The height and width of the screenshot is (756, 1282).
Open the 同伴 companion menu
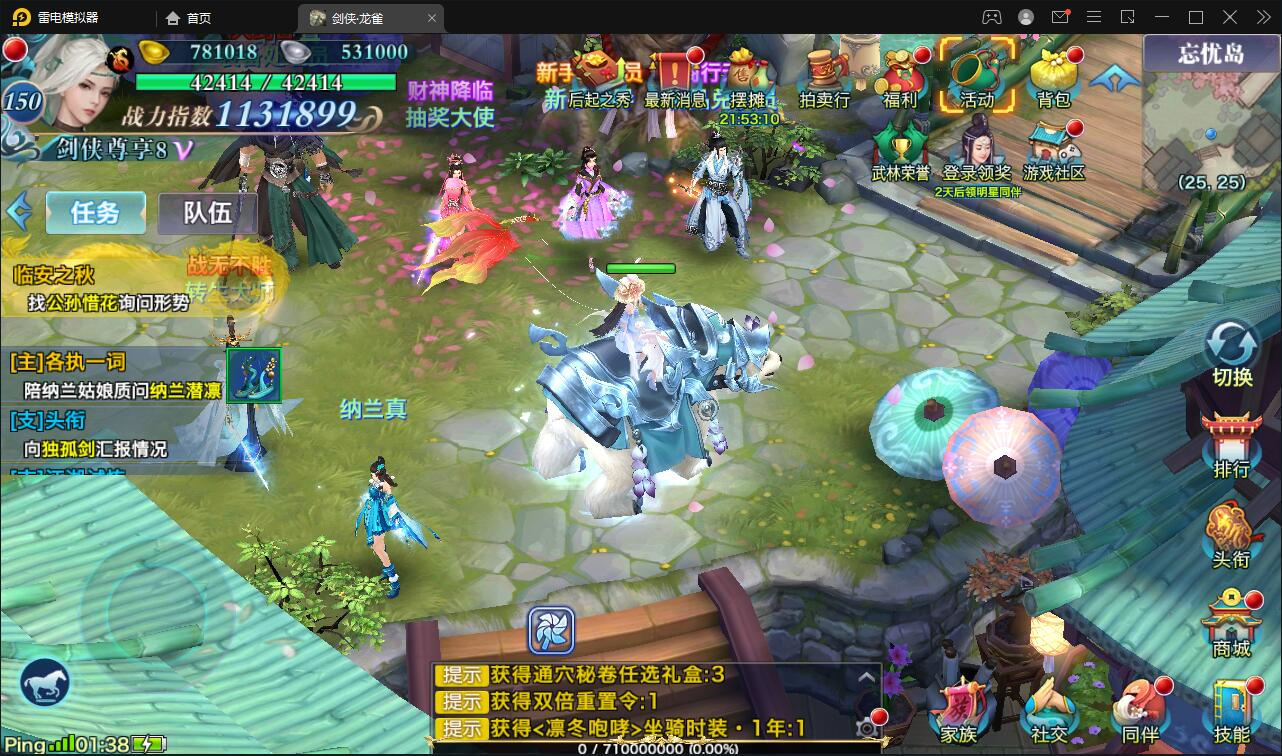(1140, 712)
